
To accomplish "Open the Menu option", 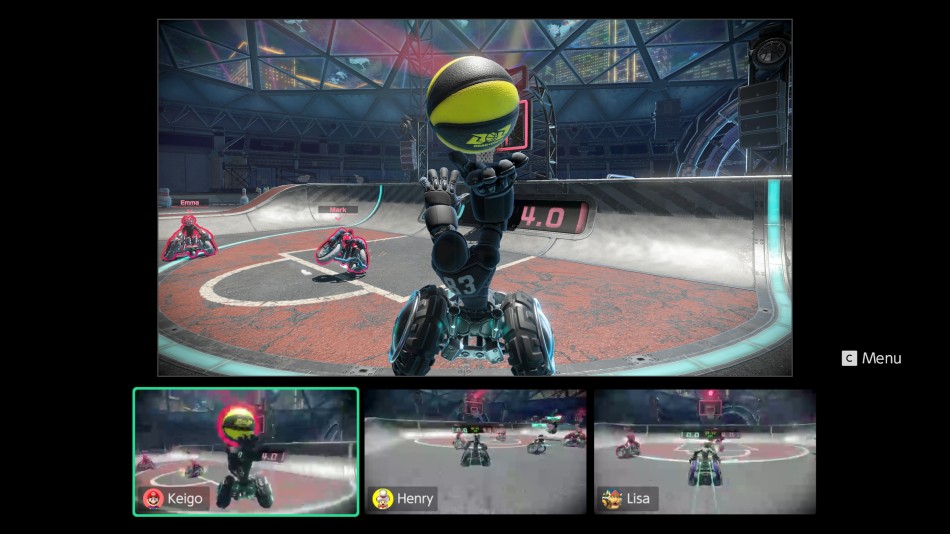I will 872,358.
